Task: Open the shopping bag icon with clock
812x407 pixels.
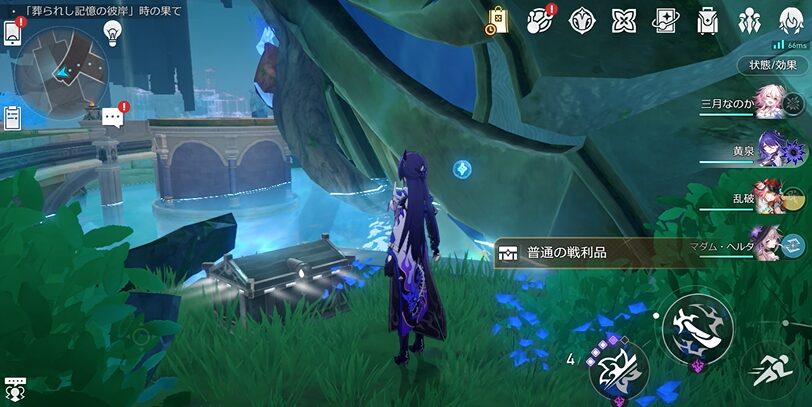Action: [x=497, y=20]
